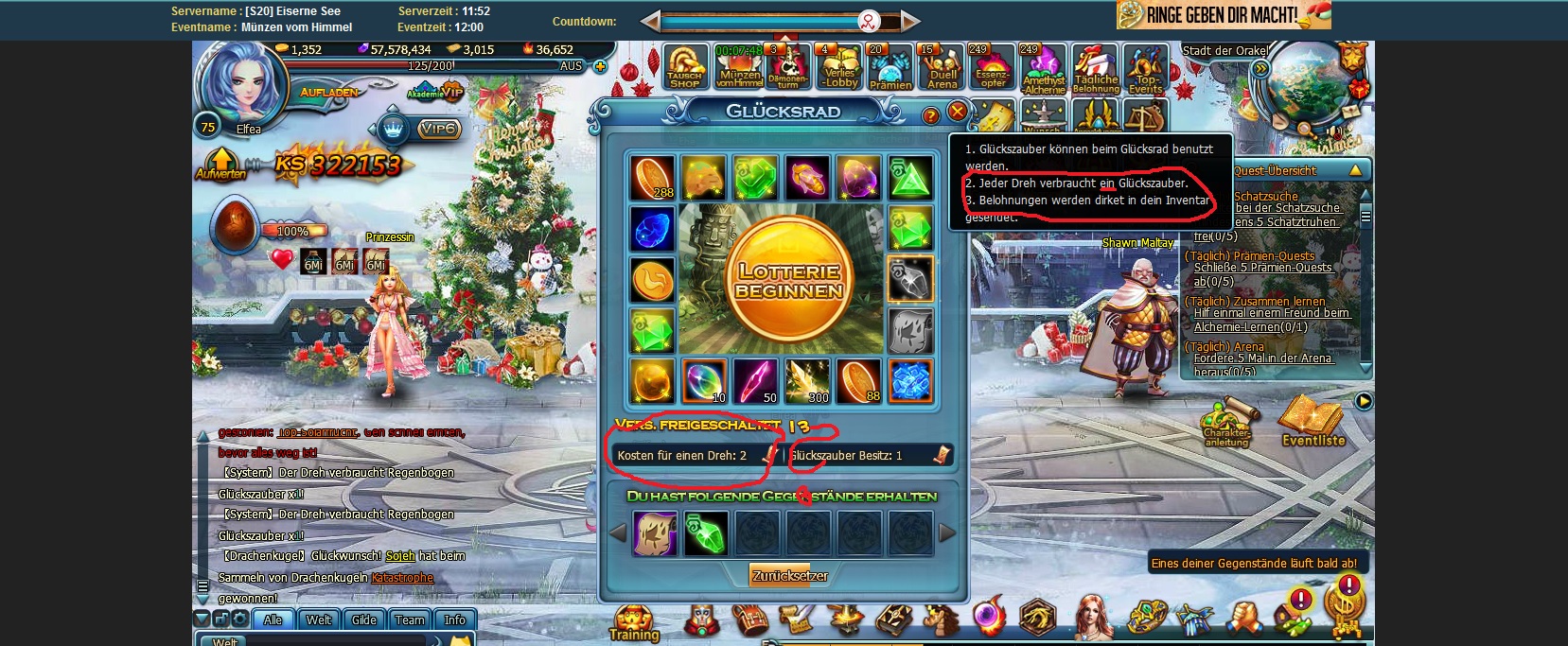The width and height of the screenshot is (1568, 646).
Task: Open Amethyst-Alchemie
Action: coord(1044,68)
